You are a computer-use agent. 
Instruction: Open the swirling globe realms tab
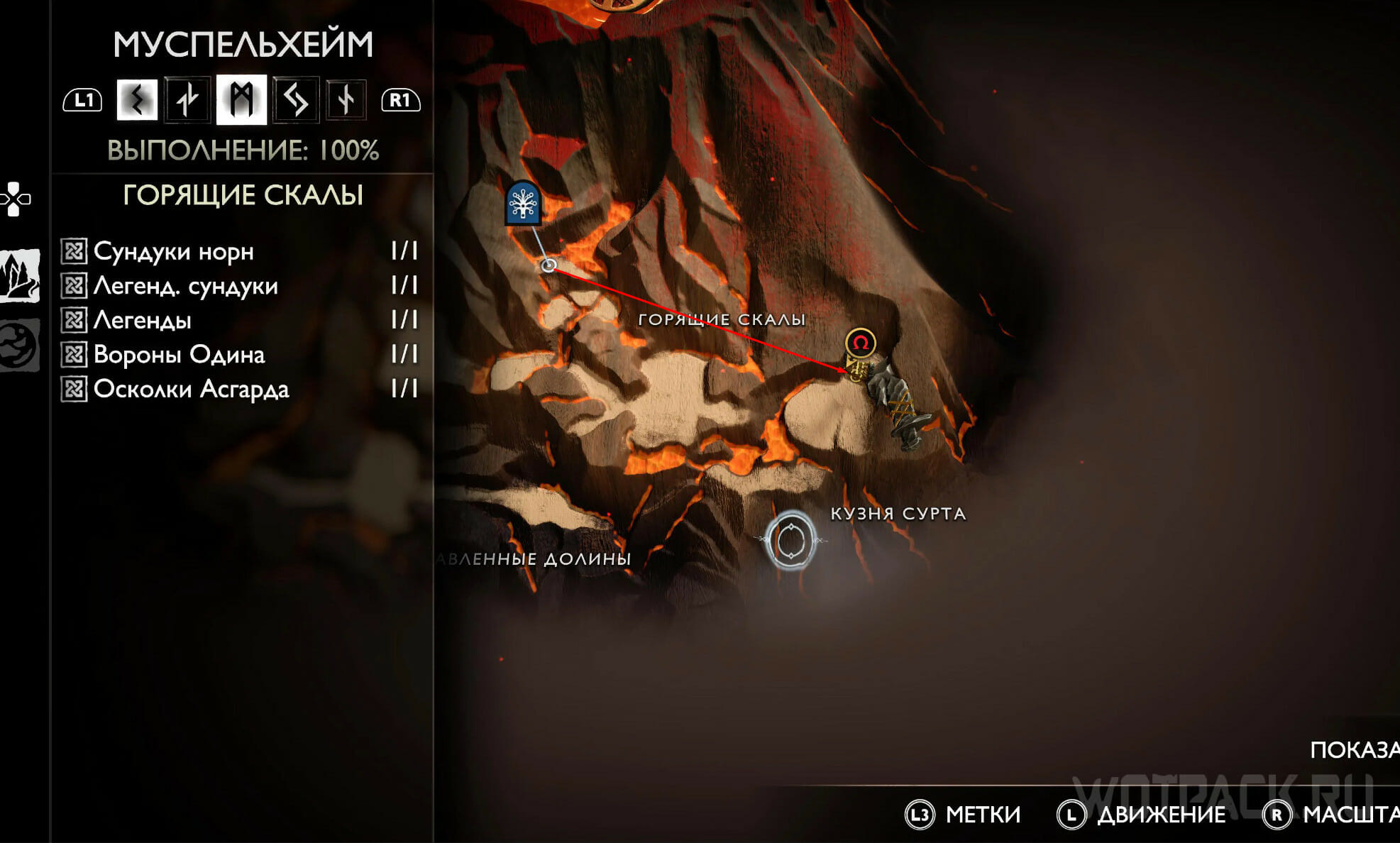coord(18,345)
